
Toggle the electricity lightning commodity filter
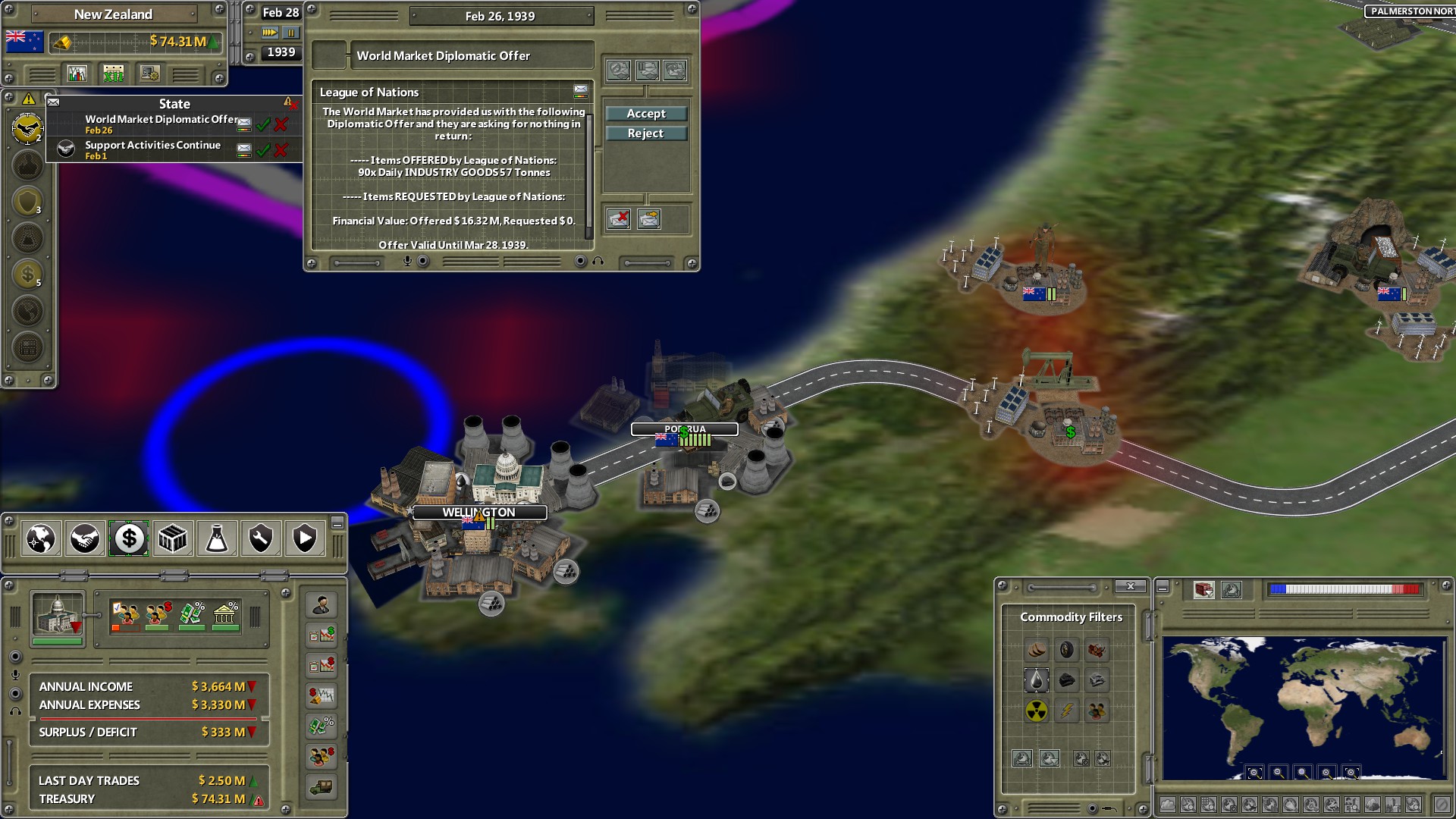pyautogui.click(x=1067, y=711)
